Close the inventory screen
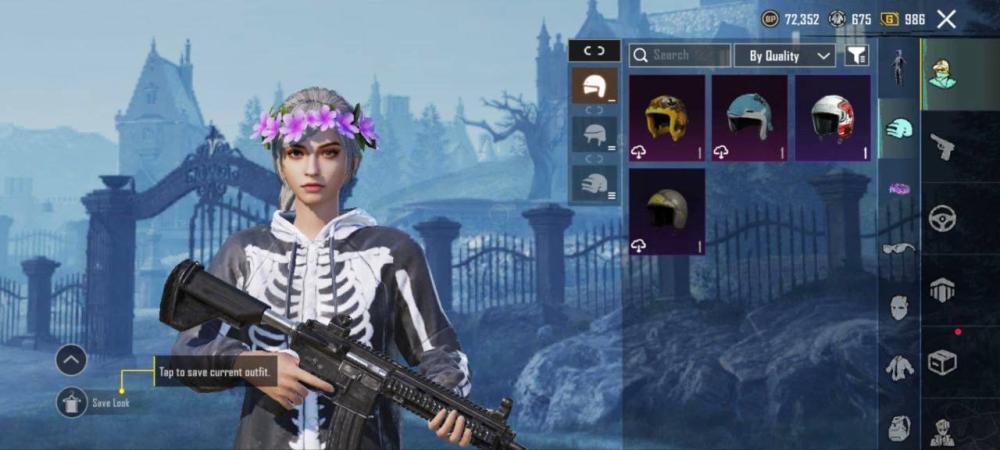 (x=946, y=19)
